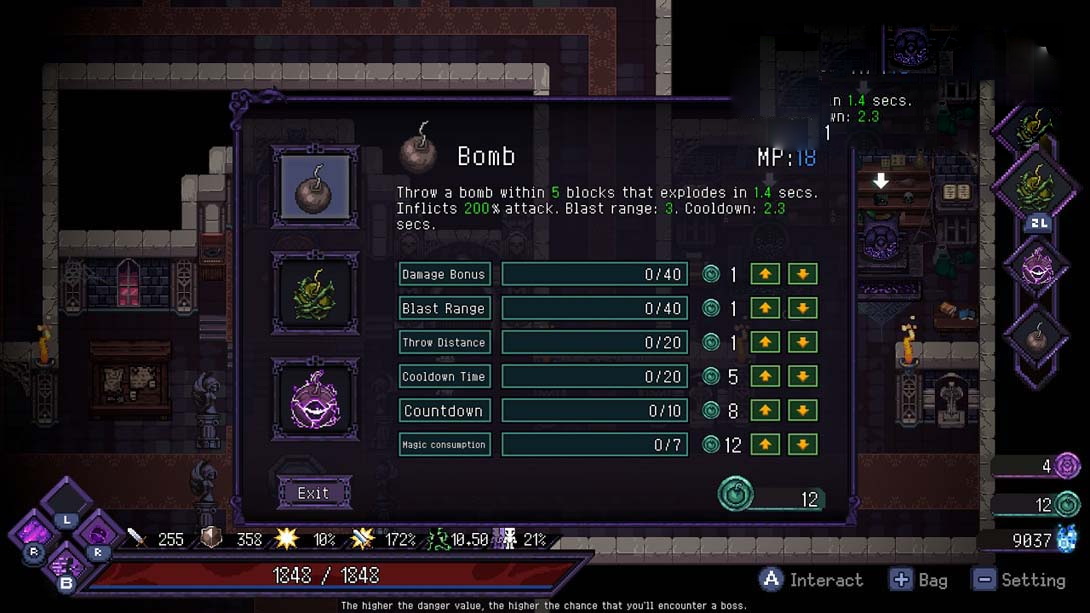Increase the Damage Bonus upgrade
Image resolution: width=1090 pixels, height=613 pixels.
[x=765, y=275]
